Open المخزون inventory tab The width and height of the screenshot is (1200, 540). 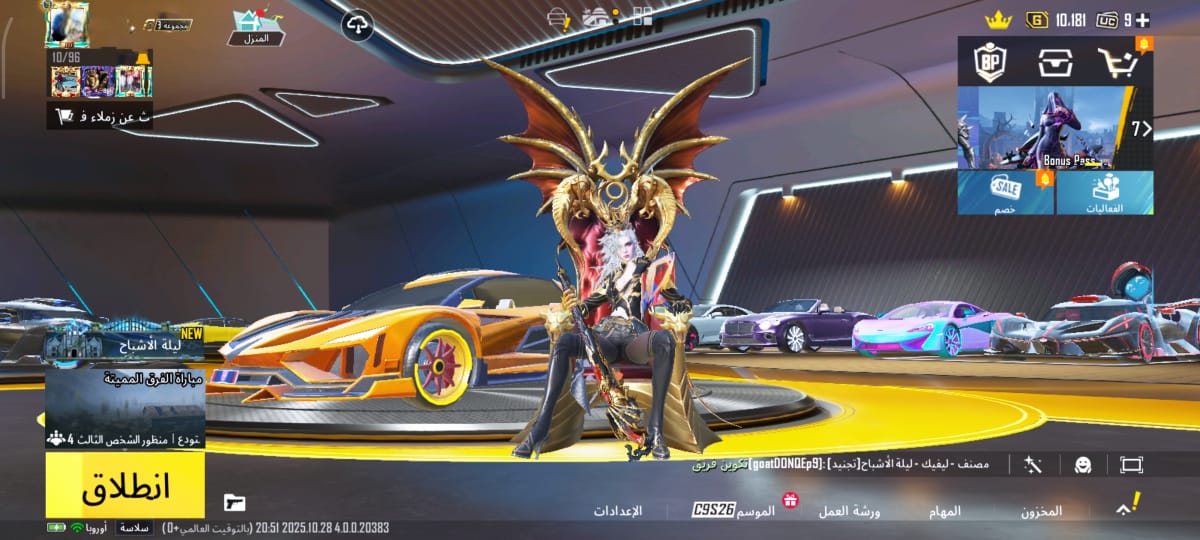pyautogui.click(x=1041, y=511)
